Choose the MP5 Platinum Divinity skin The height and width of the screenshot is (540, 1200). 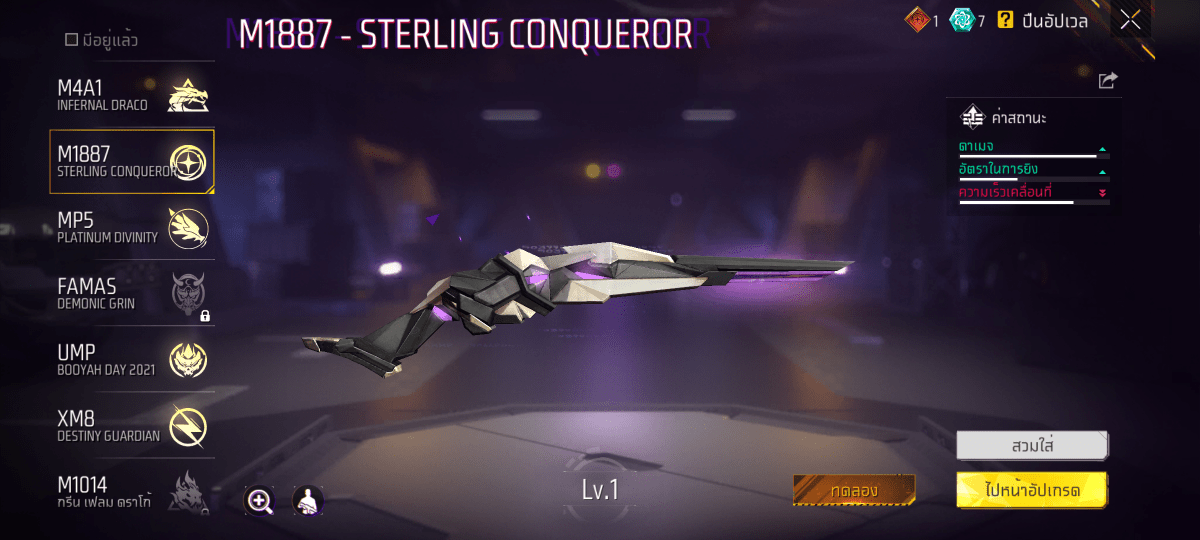point(132,228)
